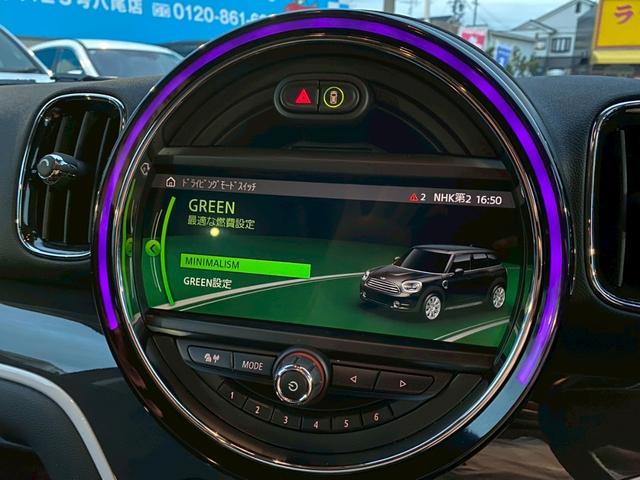Open the GREEN設定 menu entry

[208, 283]
